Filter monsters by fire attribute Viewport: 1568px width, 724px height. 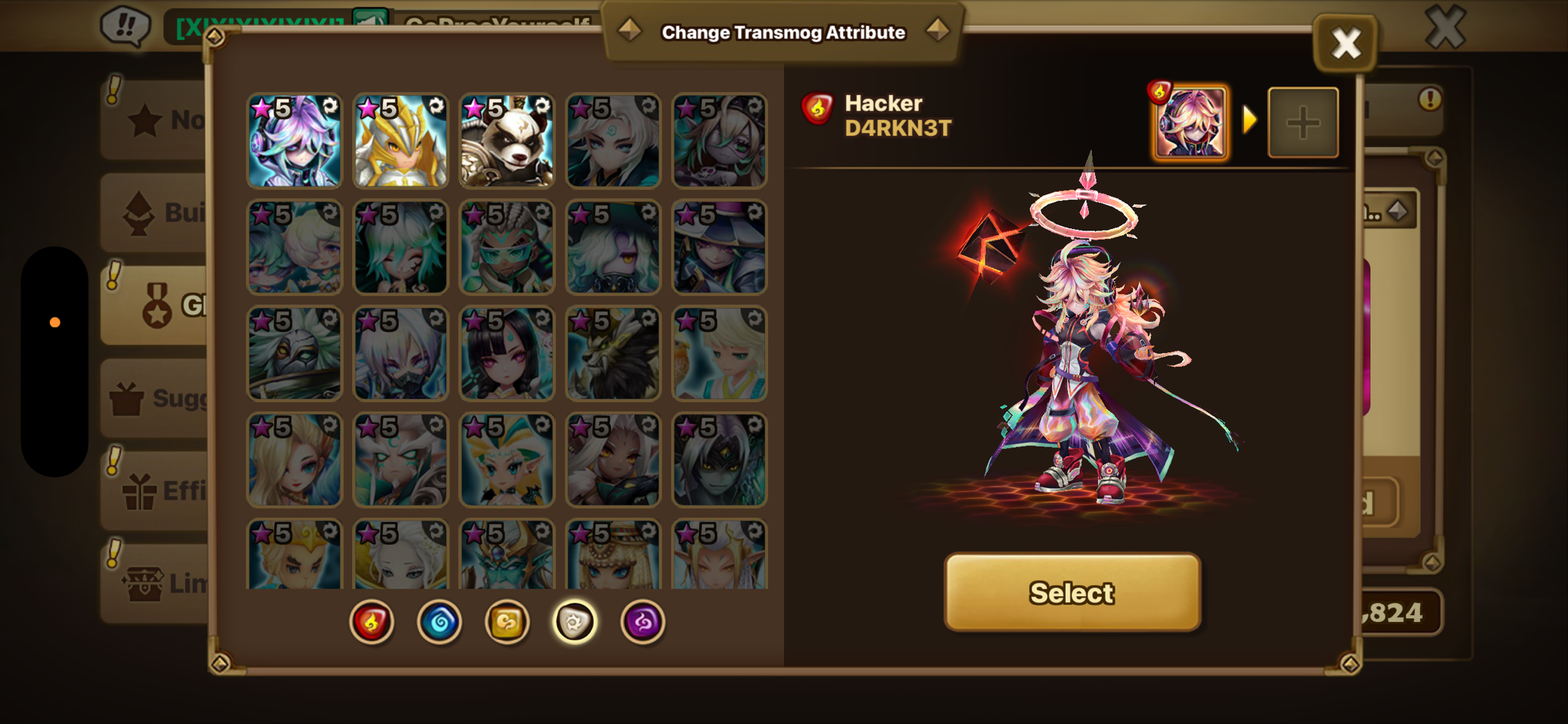pos(372,621)
